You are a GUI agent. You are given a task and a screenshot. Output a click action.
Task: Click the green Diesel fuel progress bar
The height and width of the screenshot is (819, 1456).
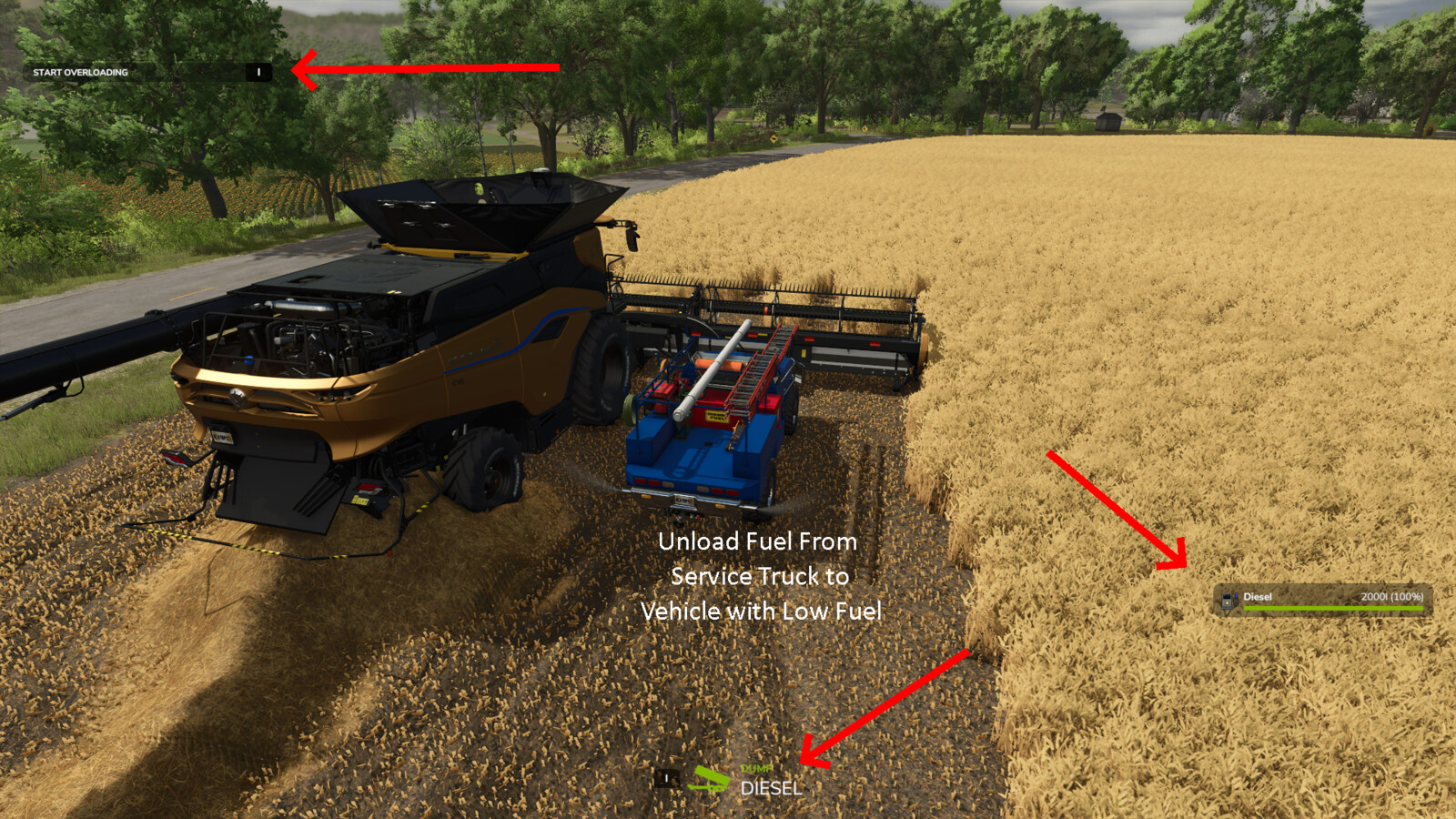click(x=1333, y=608)
